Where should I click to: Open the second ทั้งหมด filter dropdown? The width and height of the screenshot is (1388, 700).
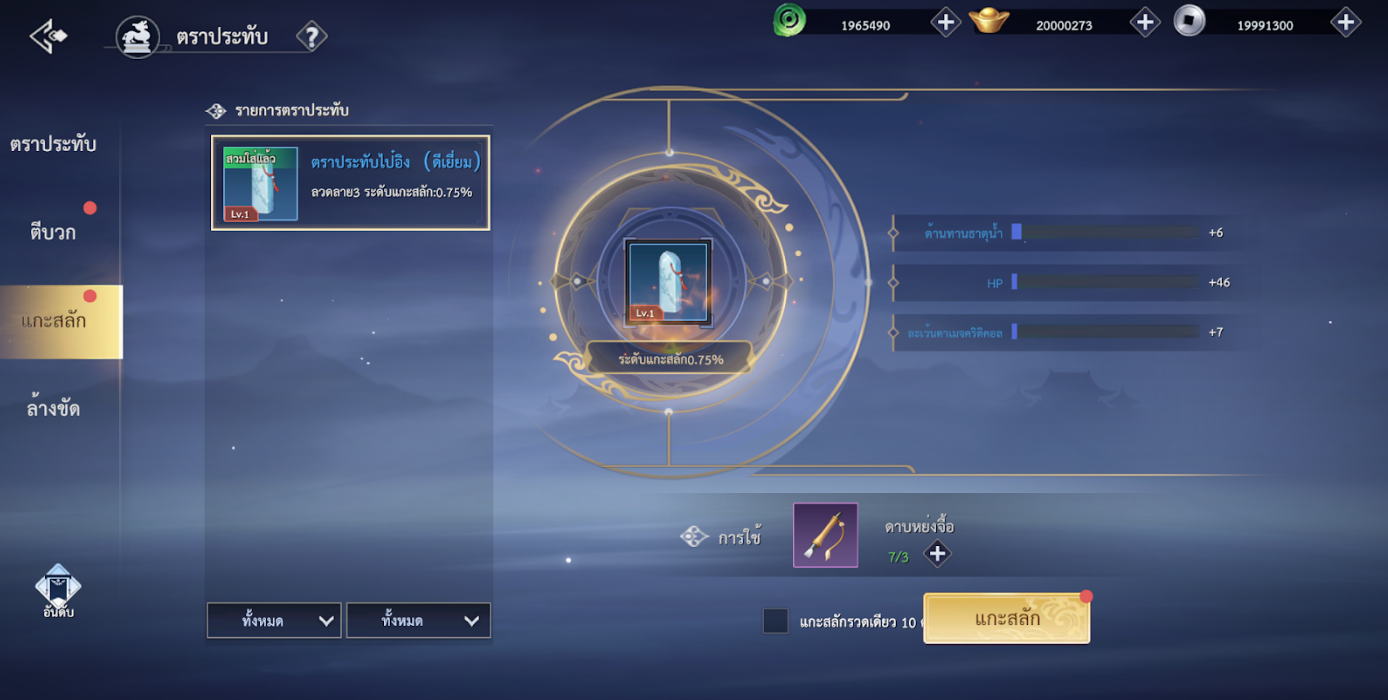[x=418, y=620]
